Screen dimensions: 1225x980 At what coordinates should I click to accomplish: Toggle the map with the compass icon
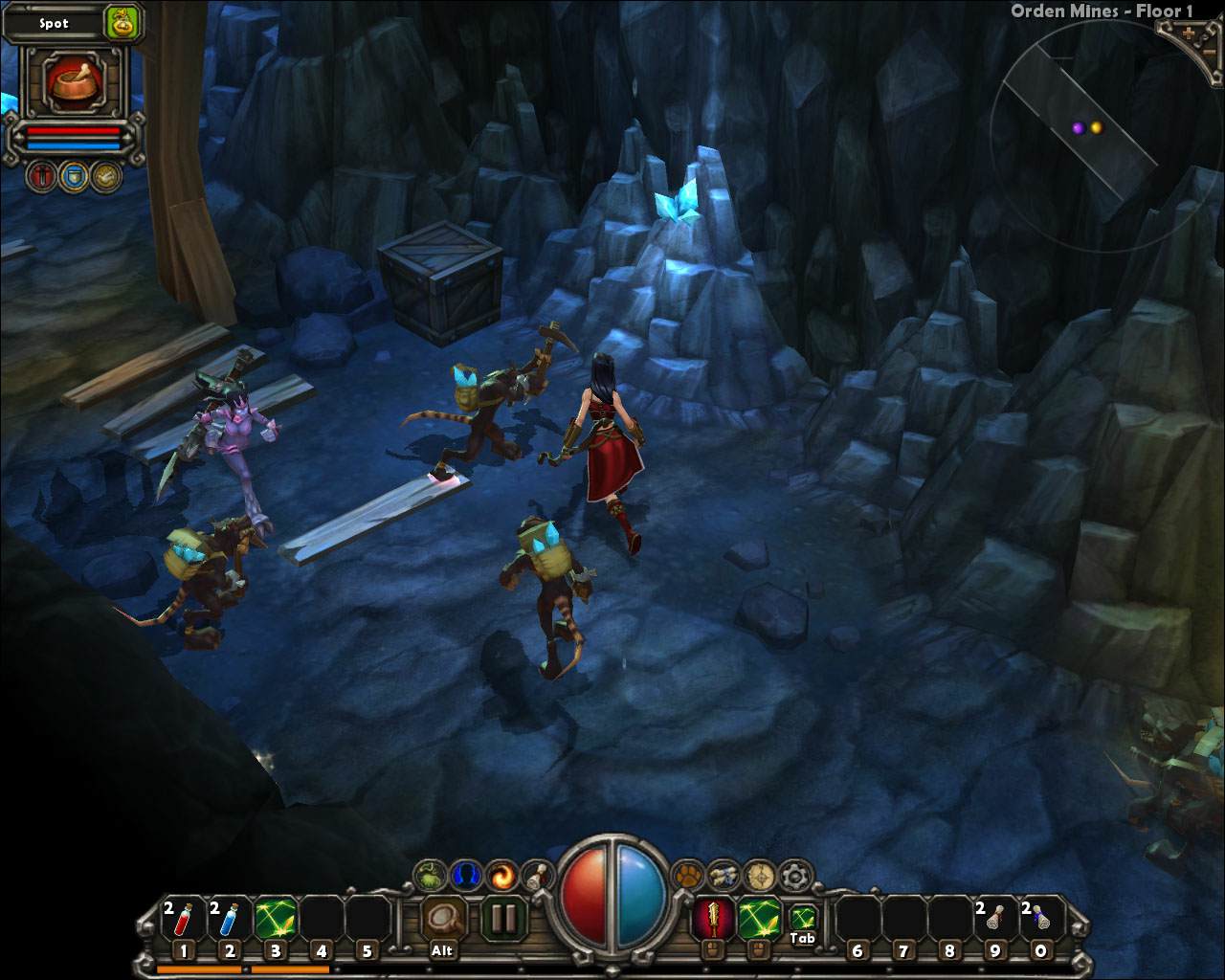[x=760, y=874]
